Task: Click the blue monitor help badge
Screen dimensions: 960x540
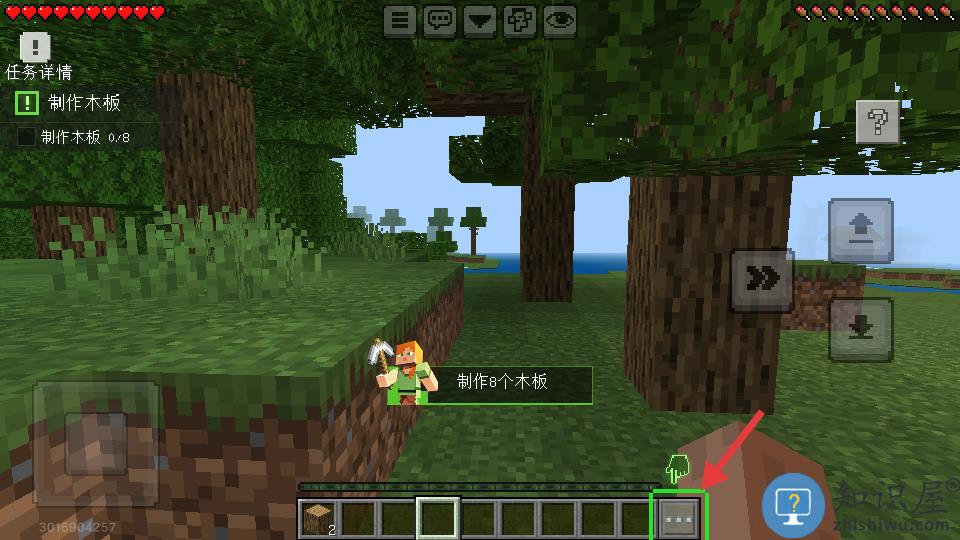Action: point(794,503)
